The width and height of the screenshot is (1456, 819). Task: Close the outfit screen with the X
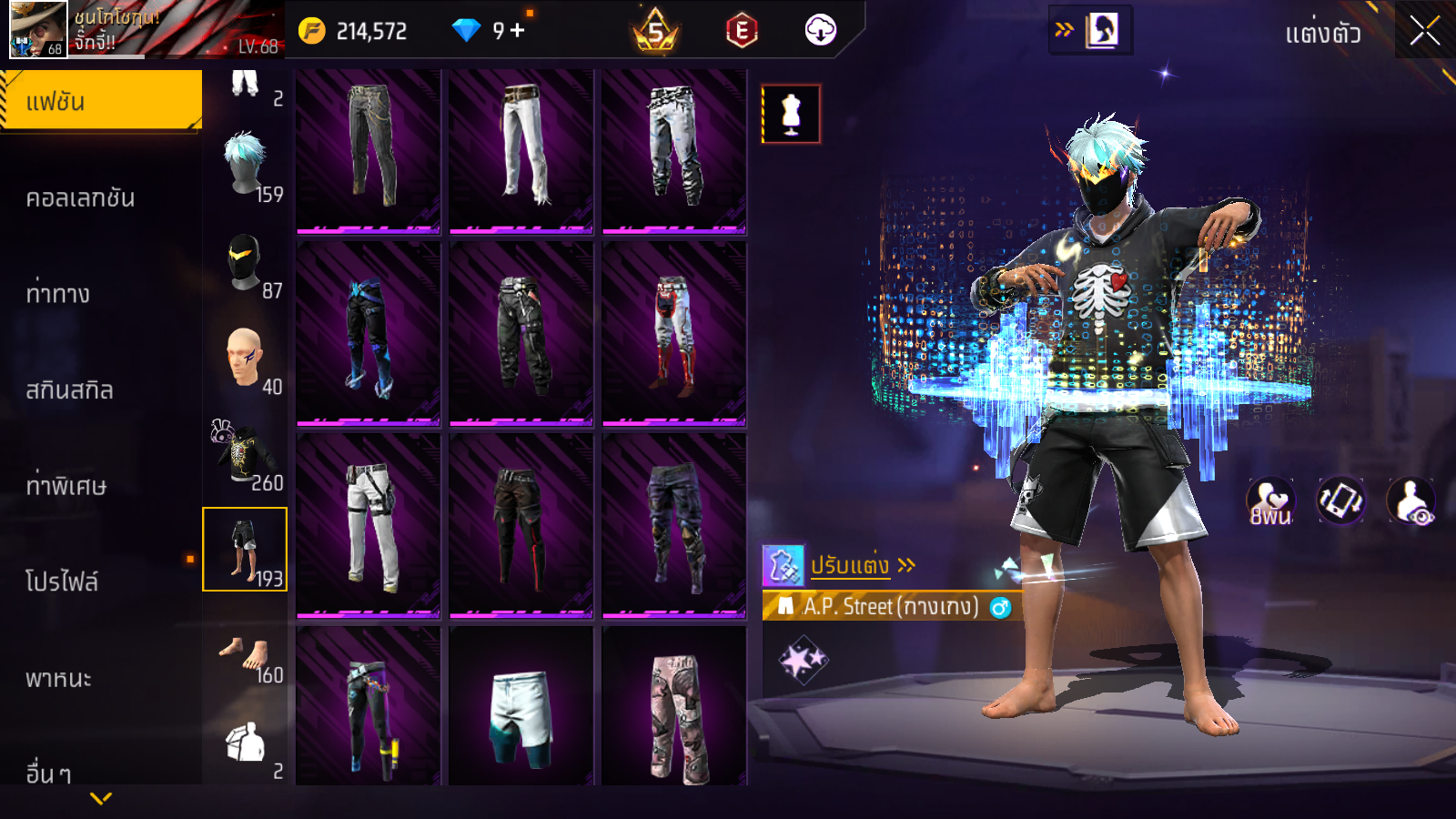pos(1425,31)
